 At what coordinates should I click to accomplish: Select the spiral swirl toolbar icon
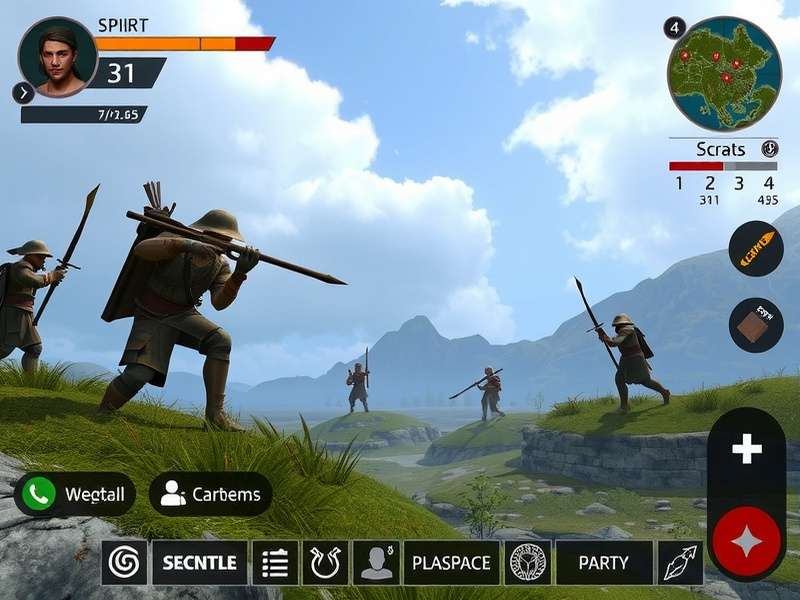[124, 563]
